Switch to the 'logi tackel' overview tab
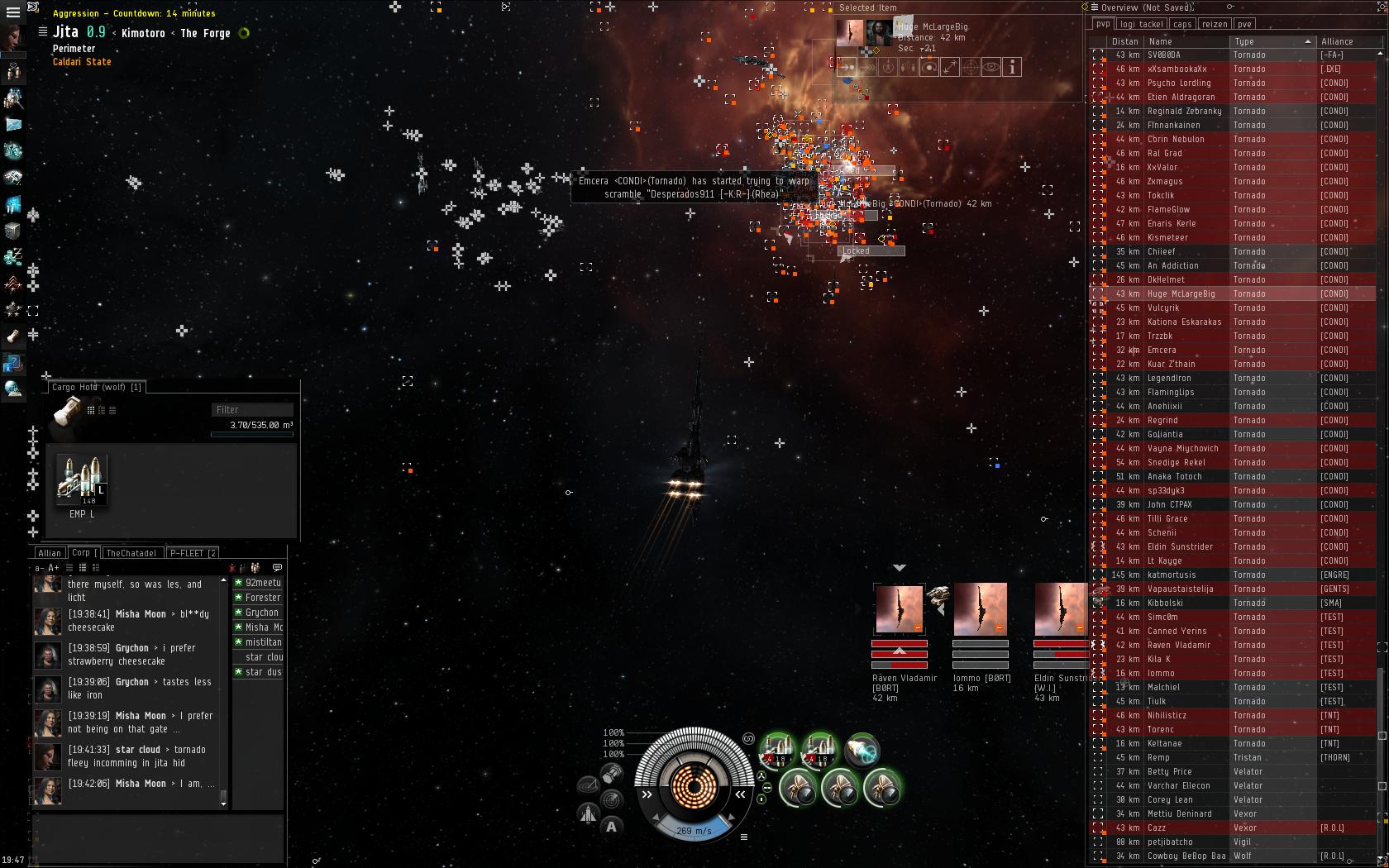This screenshot has width=1389, height=868. coord(1140,24)
